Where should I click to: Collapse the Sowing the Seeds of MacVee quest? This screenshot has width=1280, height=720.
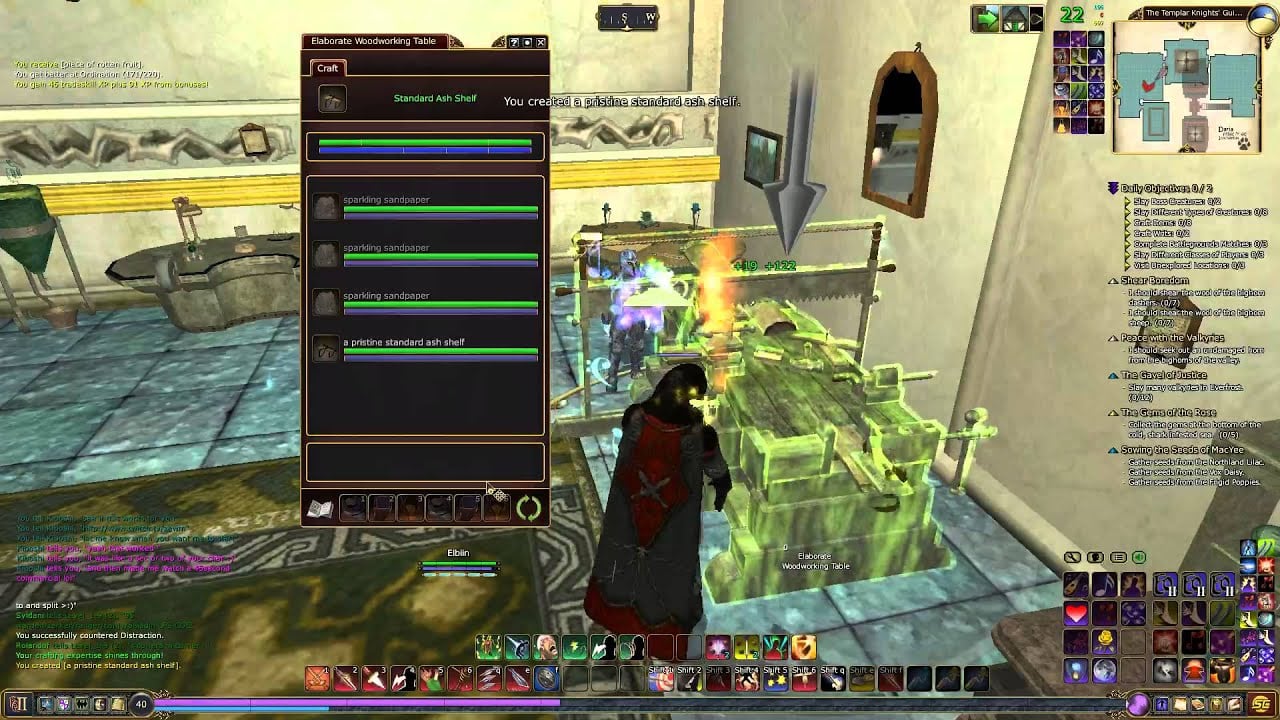point(1111,450)
